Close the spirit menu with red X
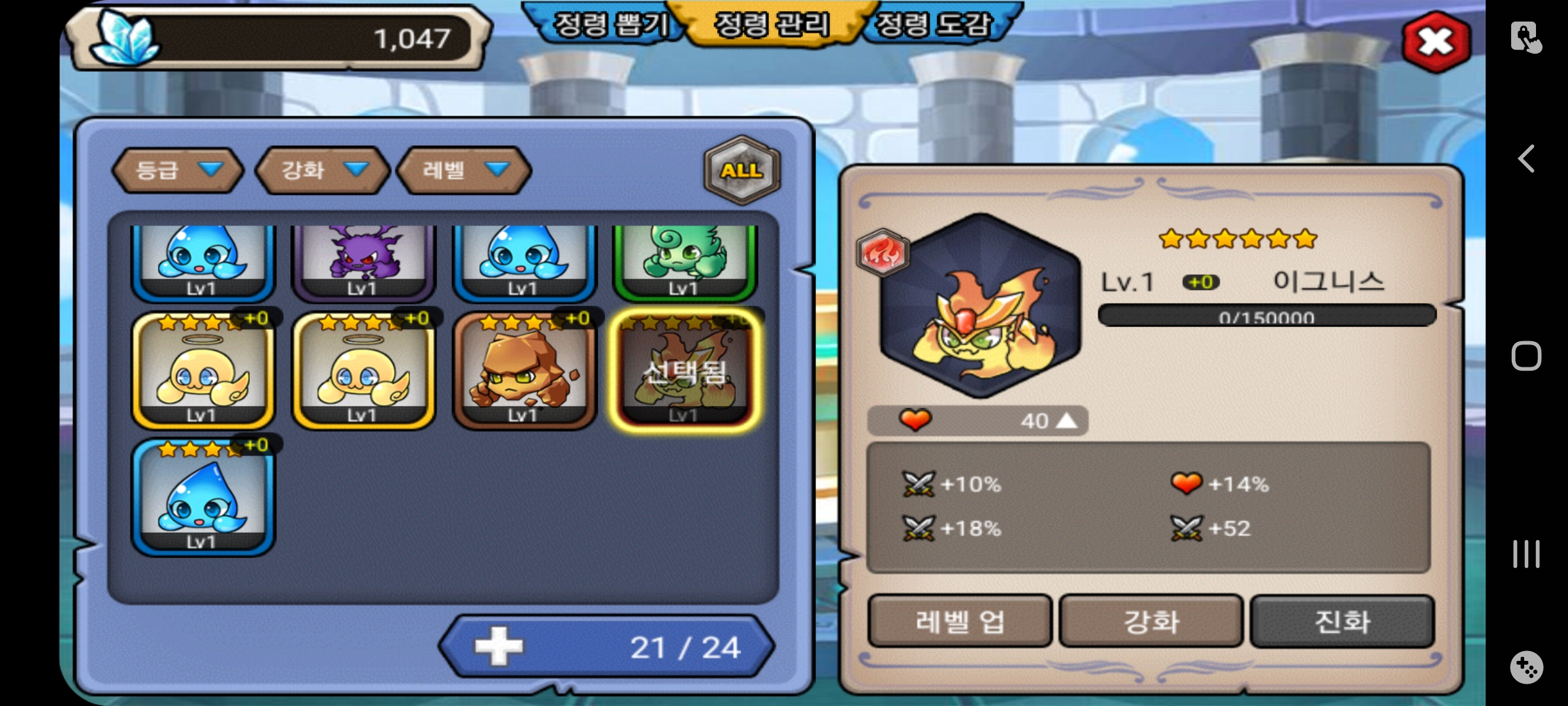 (1436, 42)
